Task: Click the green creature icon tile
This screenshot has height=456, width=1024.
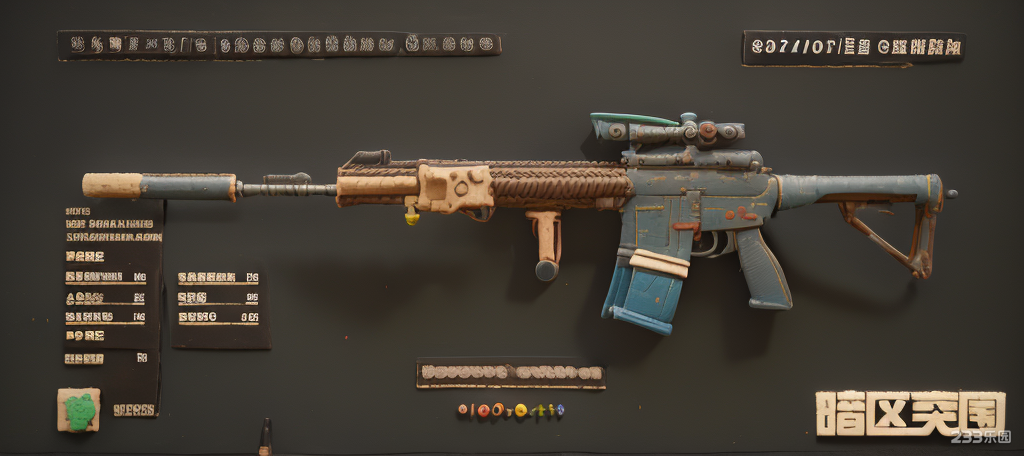Action: [79, 409]
